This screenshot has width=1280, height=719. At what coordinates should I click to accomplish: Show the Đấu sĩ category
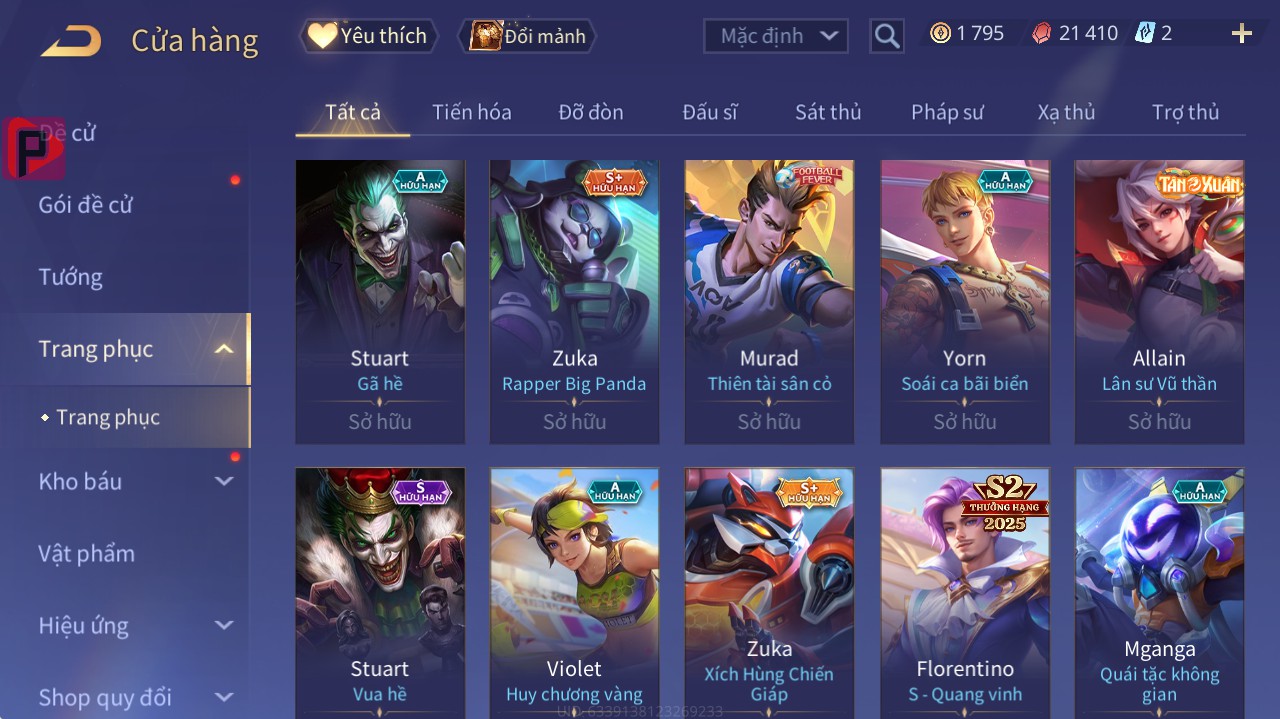coord(710,112)
